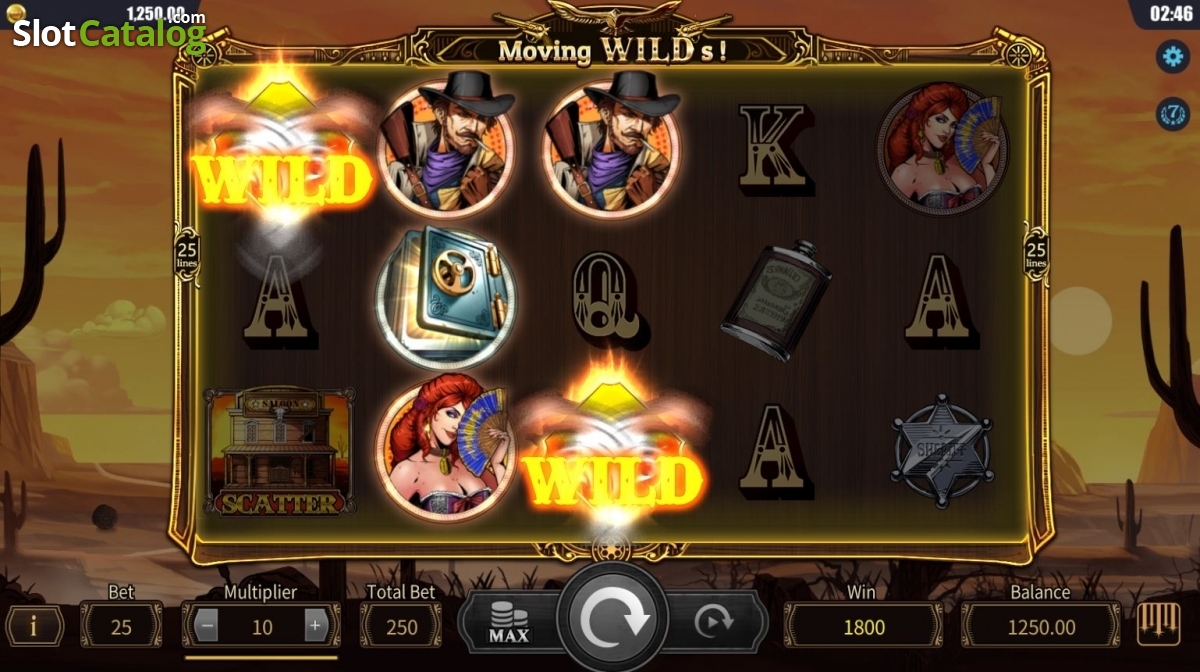Set the maximum bet with MAX

[x=509, y=623]
